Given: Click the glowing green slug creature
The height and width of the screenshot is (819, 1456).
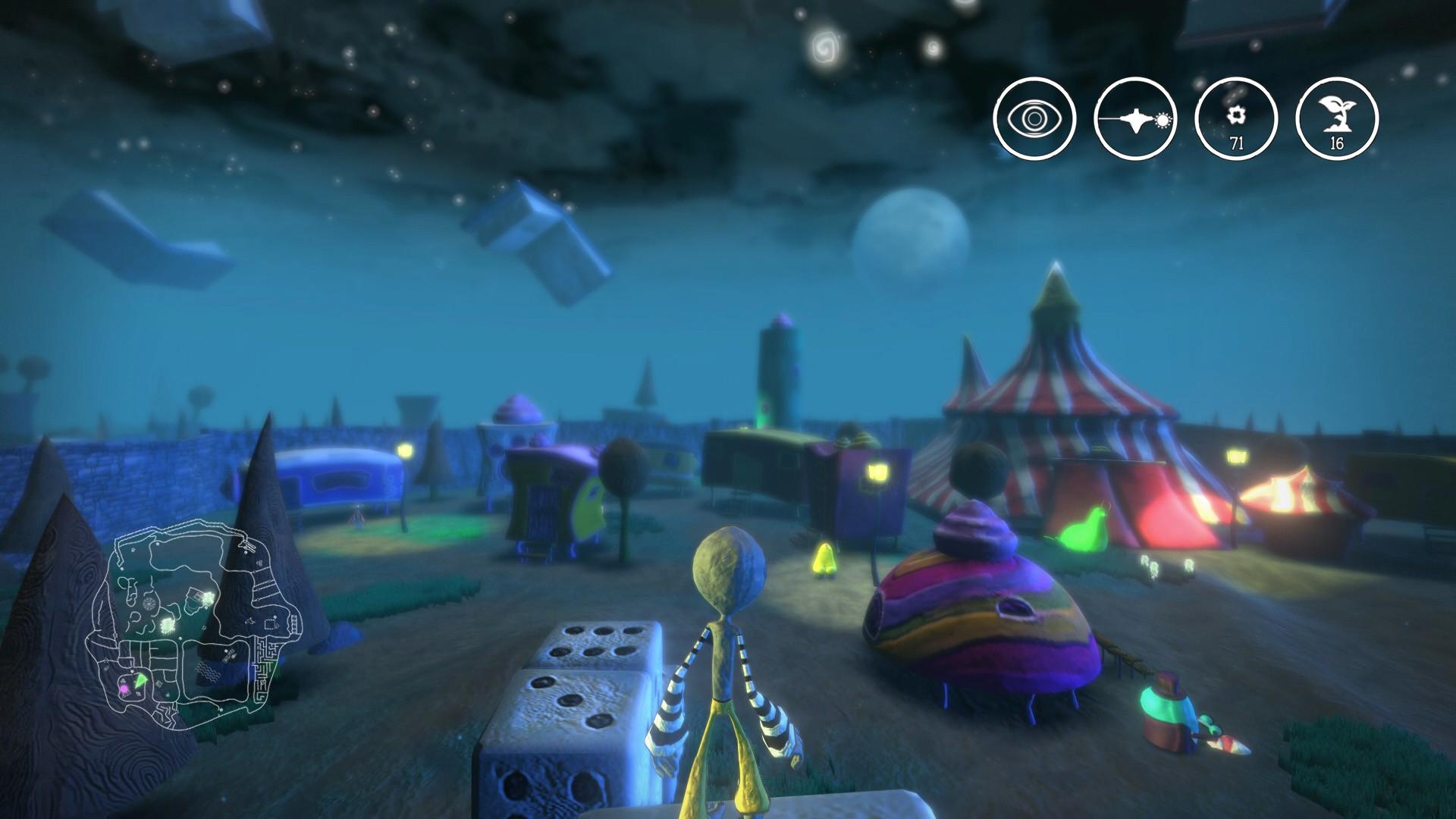Looking at the screenshot, I should 1084,531.
